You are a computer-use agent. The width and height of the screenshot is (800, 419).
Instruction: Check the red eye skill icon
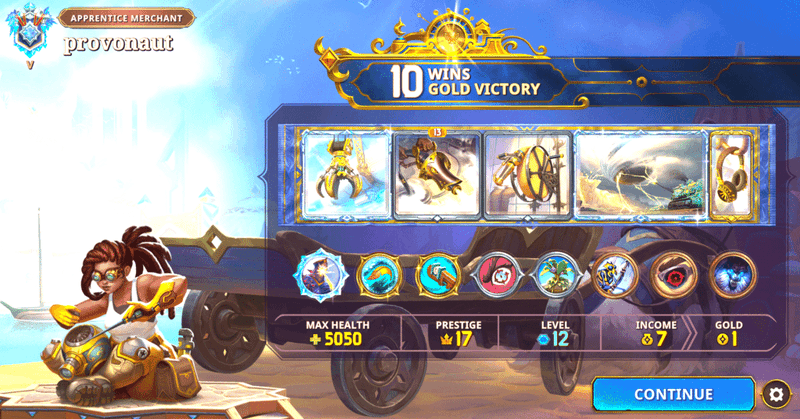(x=673, y=274)
